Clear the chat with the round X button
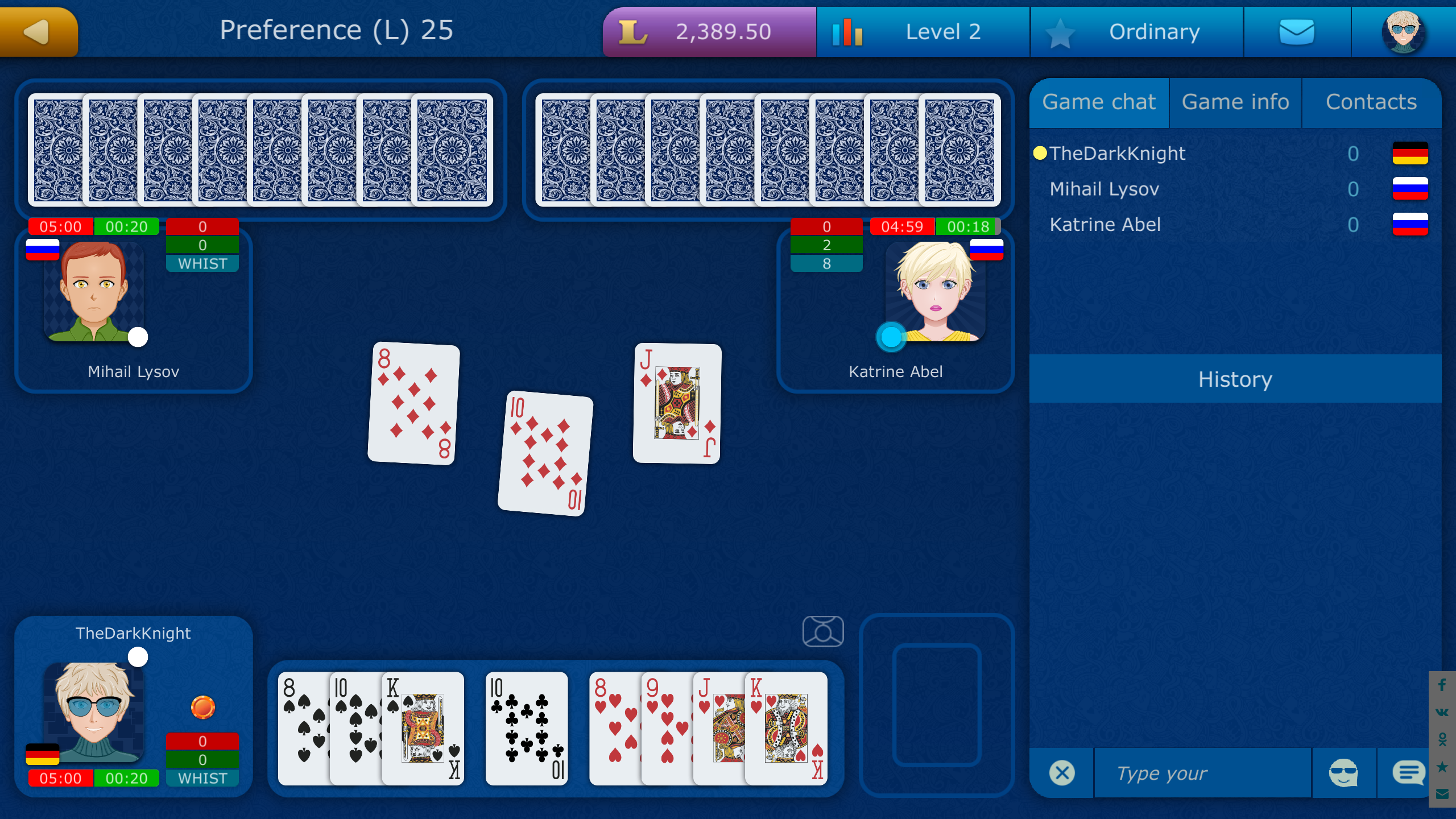This screenshot has height=819, width=1456. pyautogui.click(x=1061, y=772)
